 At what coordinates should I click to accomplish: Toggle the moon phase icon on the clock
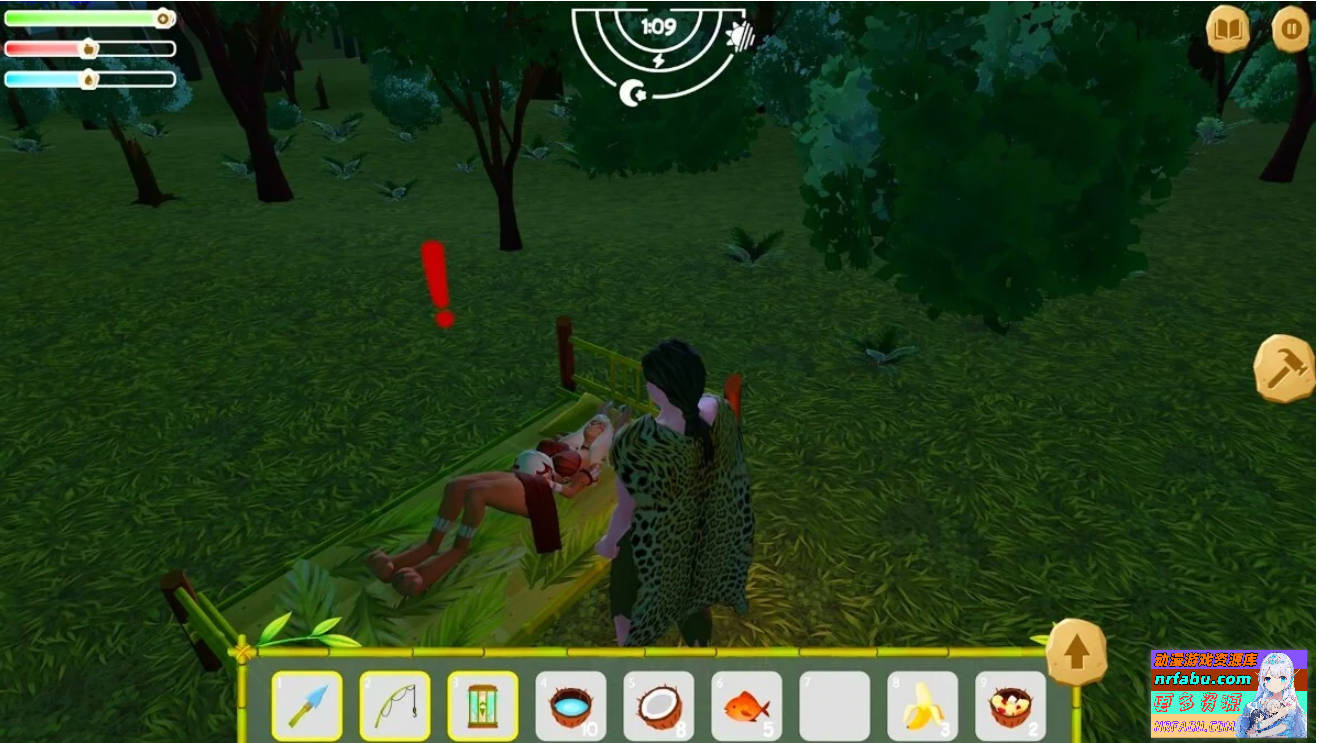pos(633,92)
